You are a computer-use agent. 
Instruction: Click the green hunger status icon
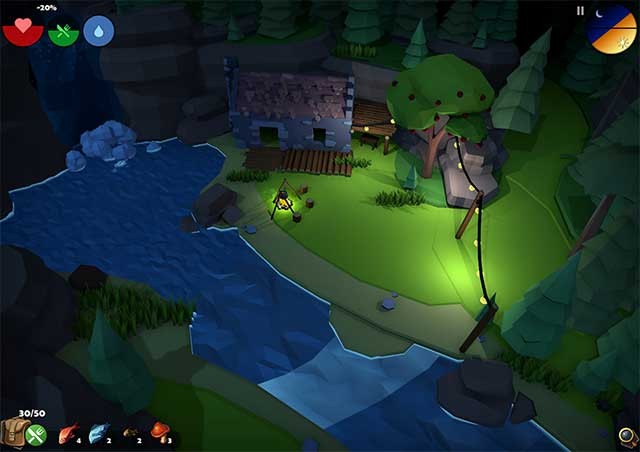coord(63,31)
